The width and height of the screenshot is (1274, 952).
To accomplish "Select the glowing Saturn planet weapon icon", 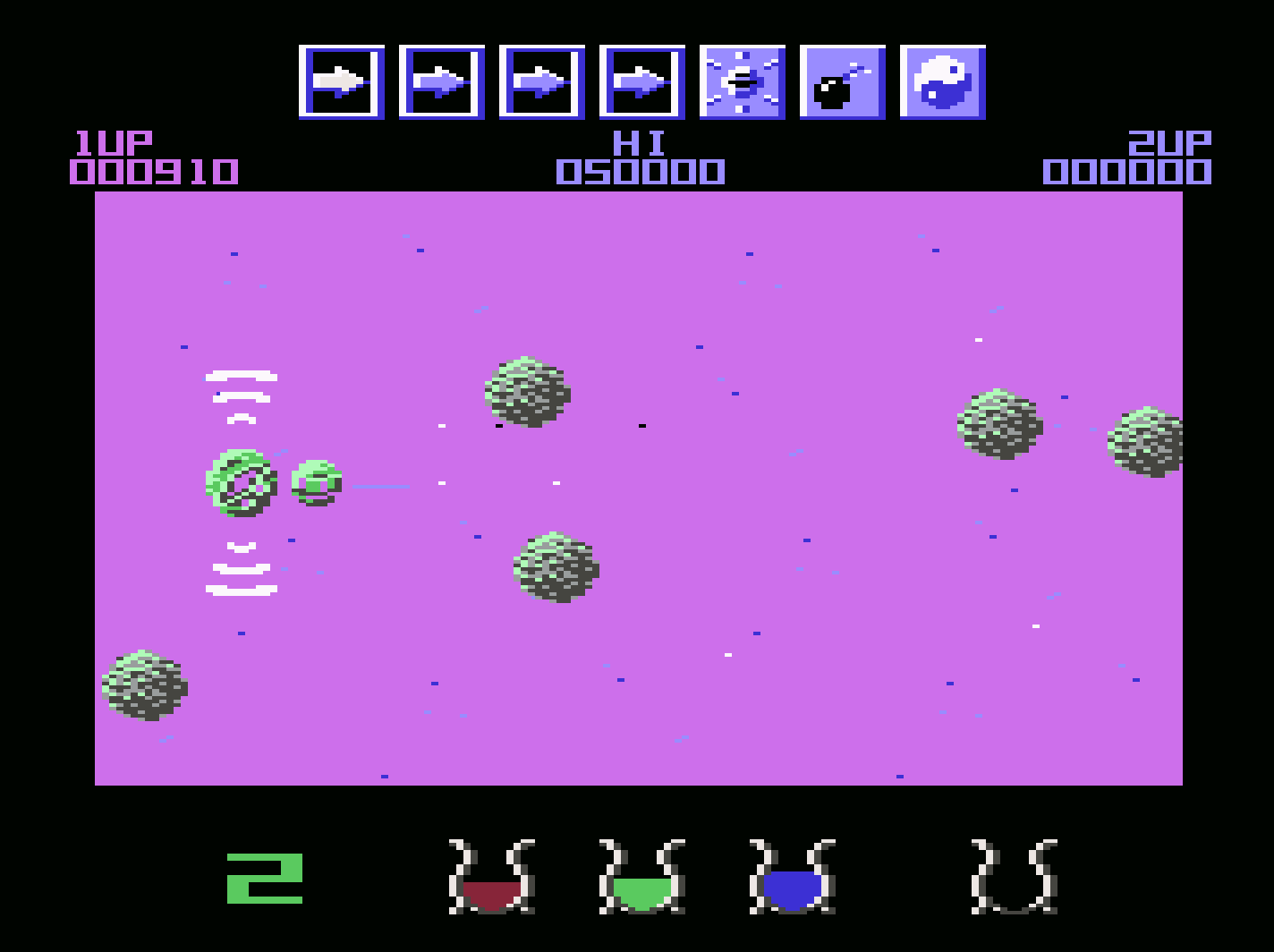I will [x=743, y=81].
